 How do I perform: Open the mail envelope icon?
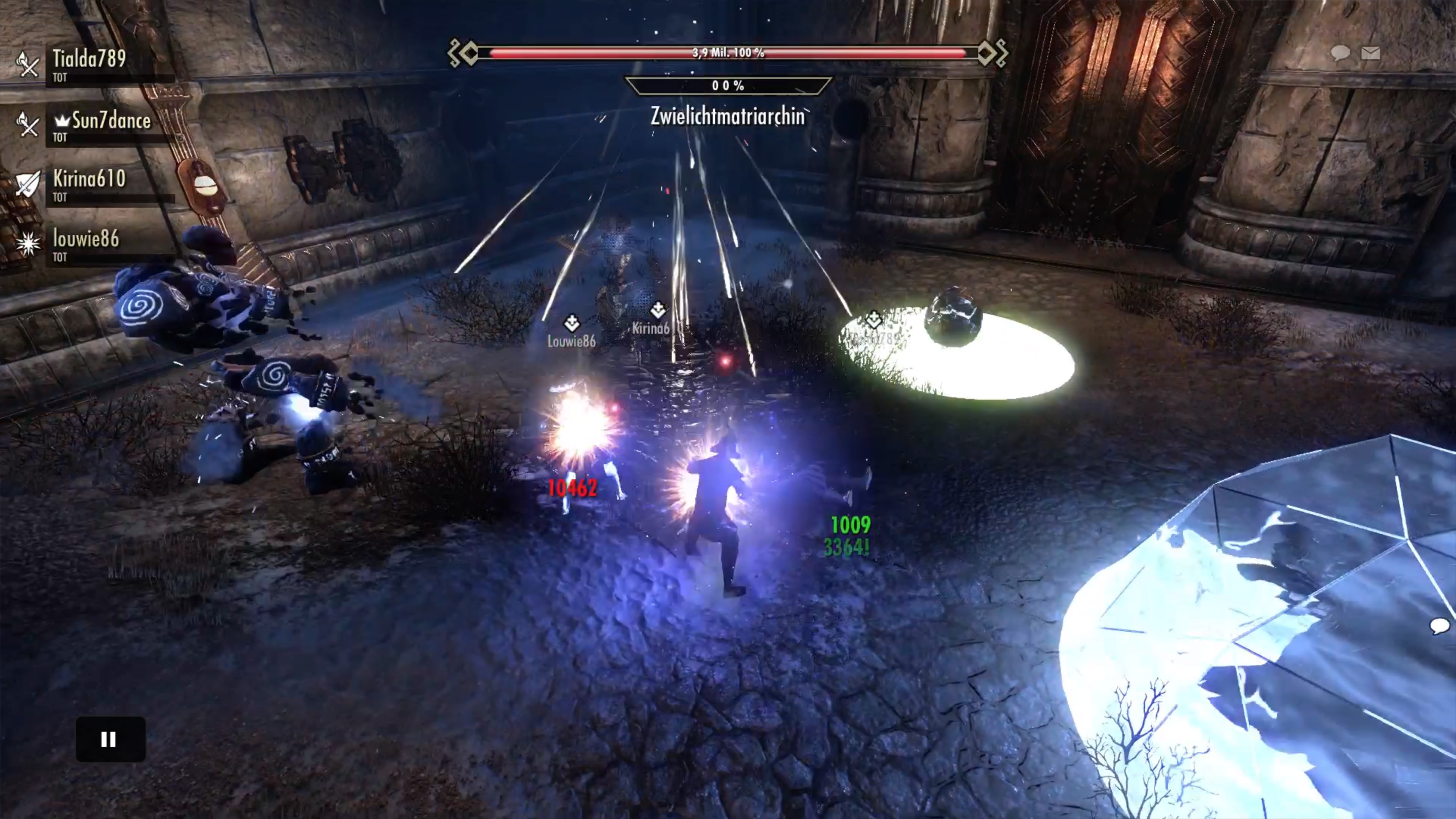tap(1371, 53)
